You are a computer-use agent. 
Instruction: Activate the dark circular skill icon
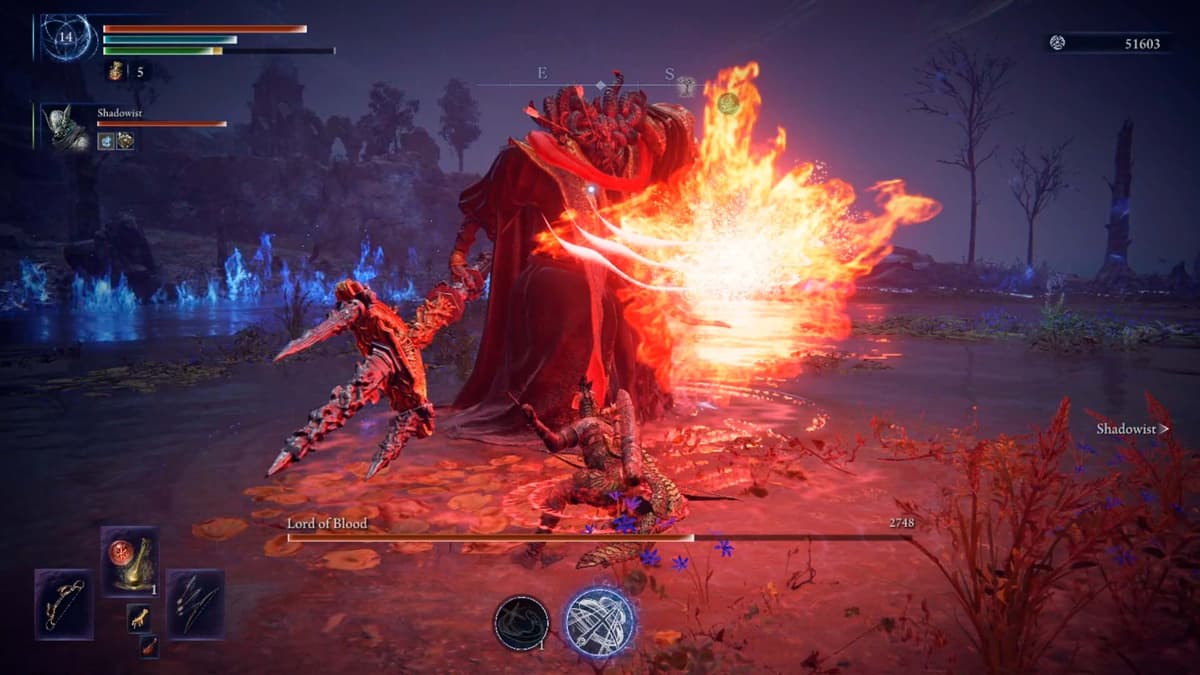pos(521,623)
